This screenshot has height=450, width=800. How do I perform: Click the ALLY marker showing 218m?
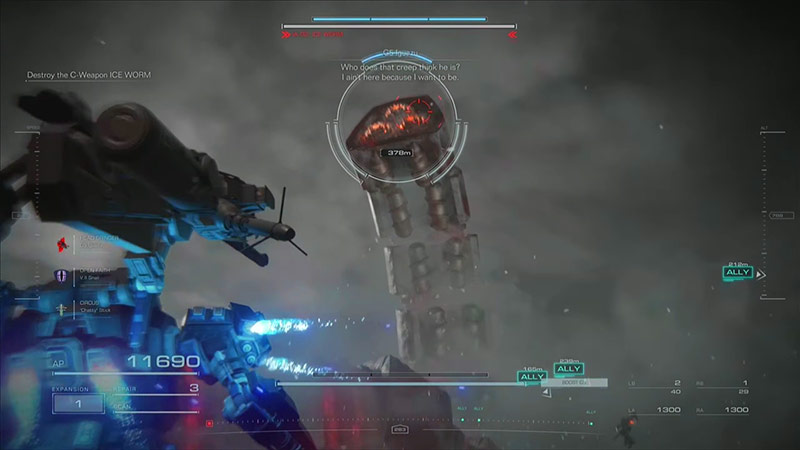click(x=738, y=272)
